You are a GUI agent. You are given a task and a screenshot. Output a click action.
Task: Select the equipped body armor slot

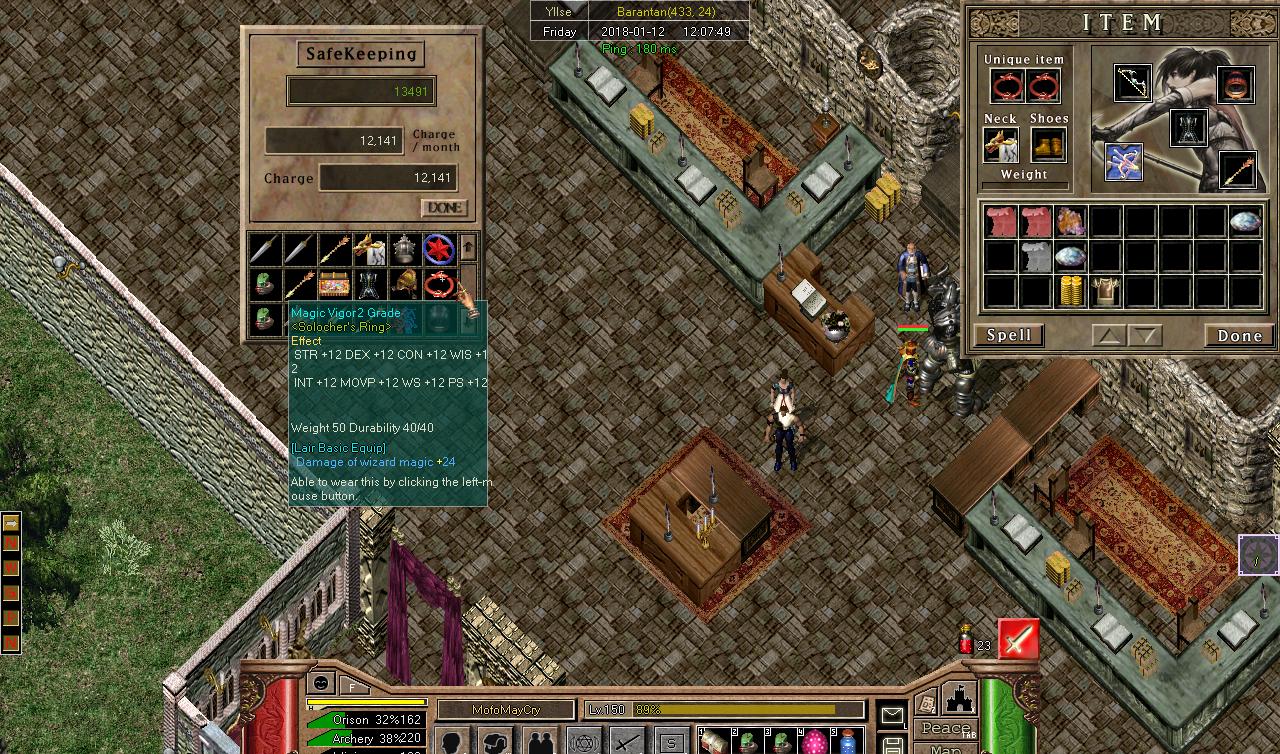click(x=1188, y=128)
